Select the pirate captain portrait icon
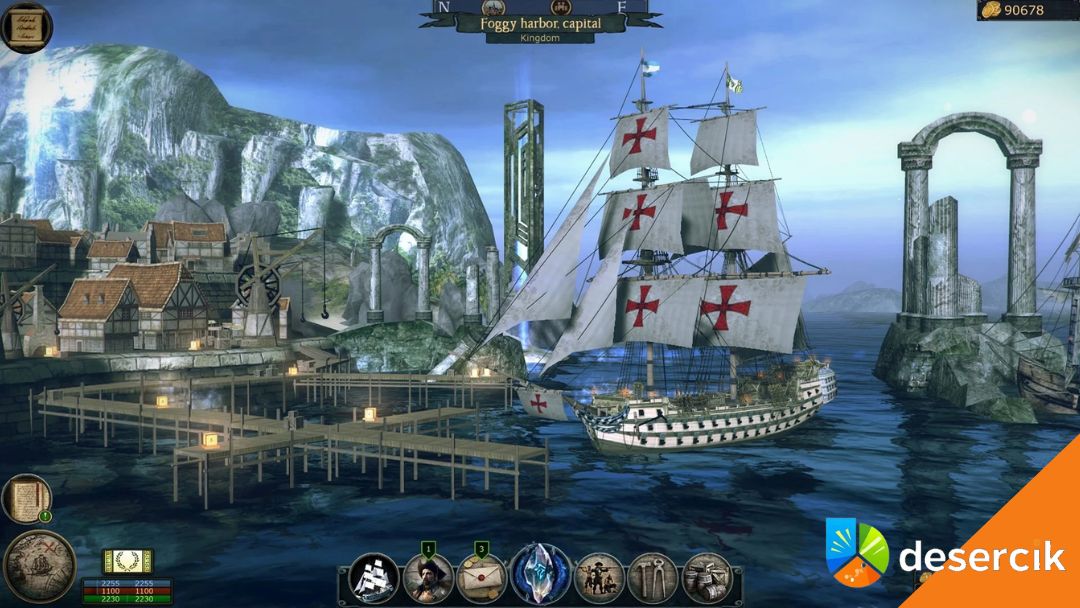This screenshot has width=1080, height=608. (x=429, y=577)
